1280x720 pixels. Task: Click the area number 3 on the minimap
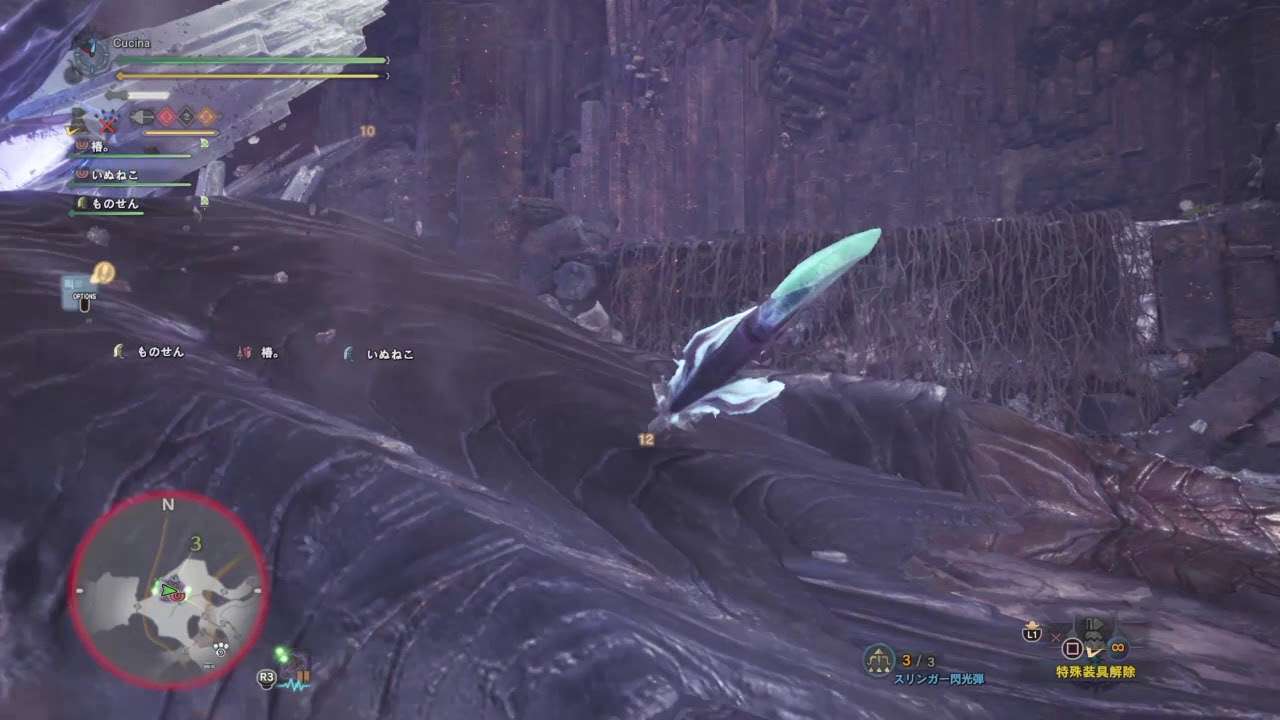click(x=197, y=545)
